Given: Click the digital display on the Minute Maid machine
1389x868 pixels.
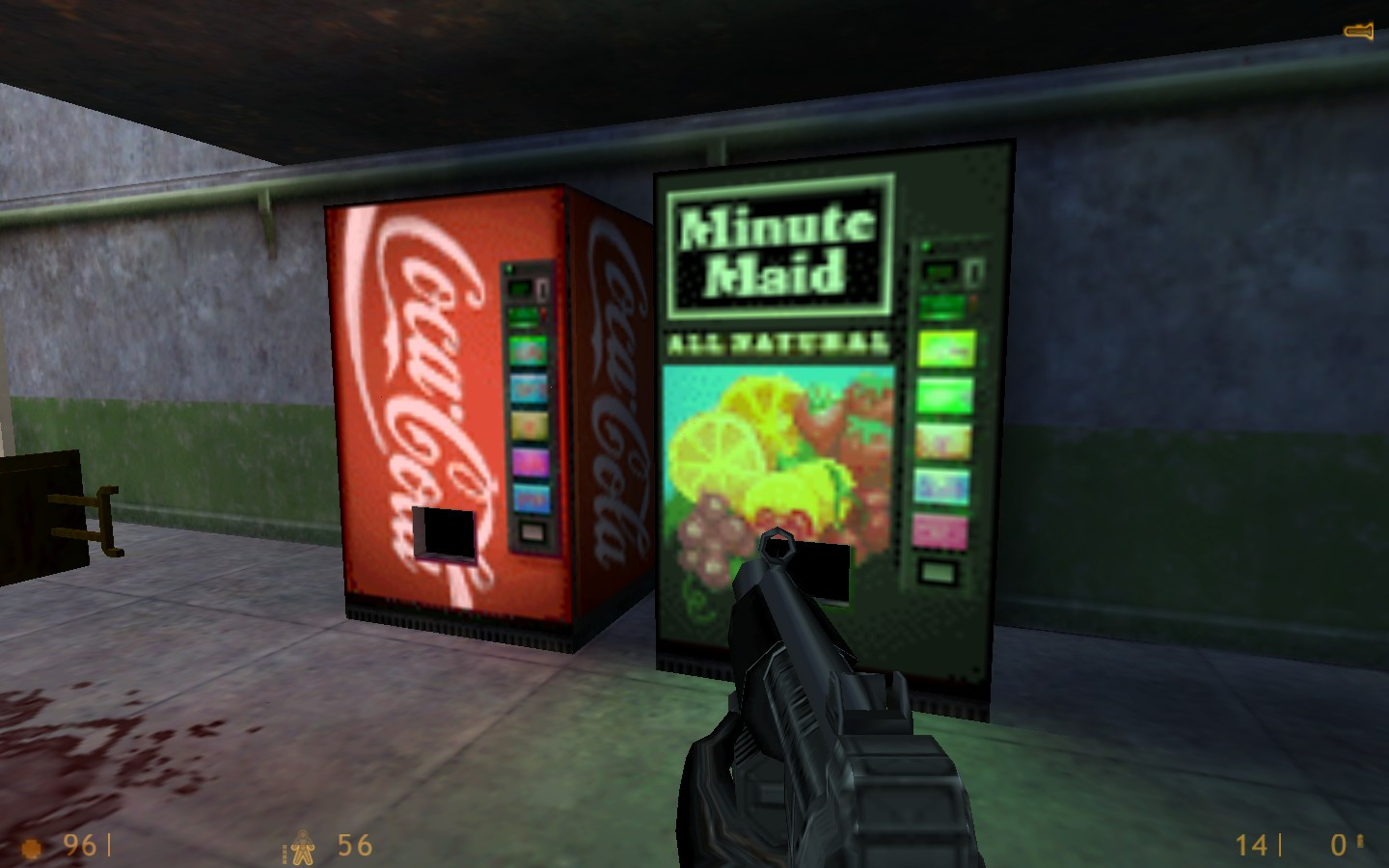Looking at the screenshot, I should (x=939, y=270).
